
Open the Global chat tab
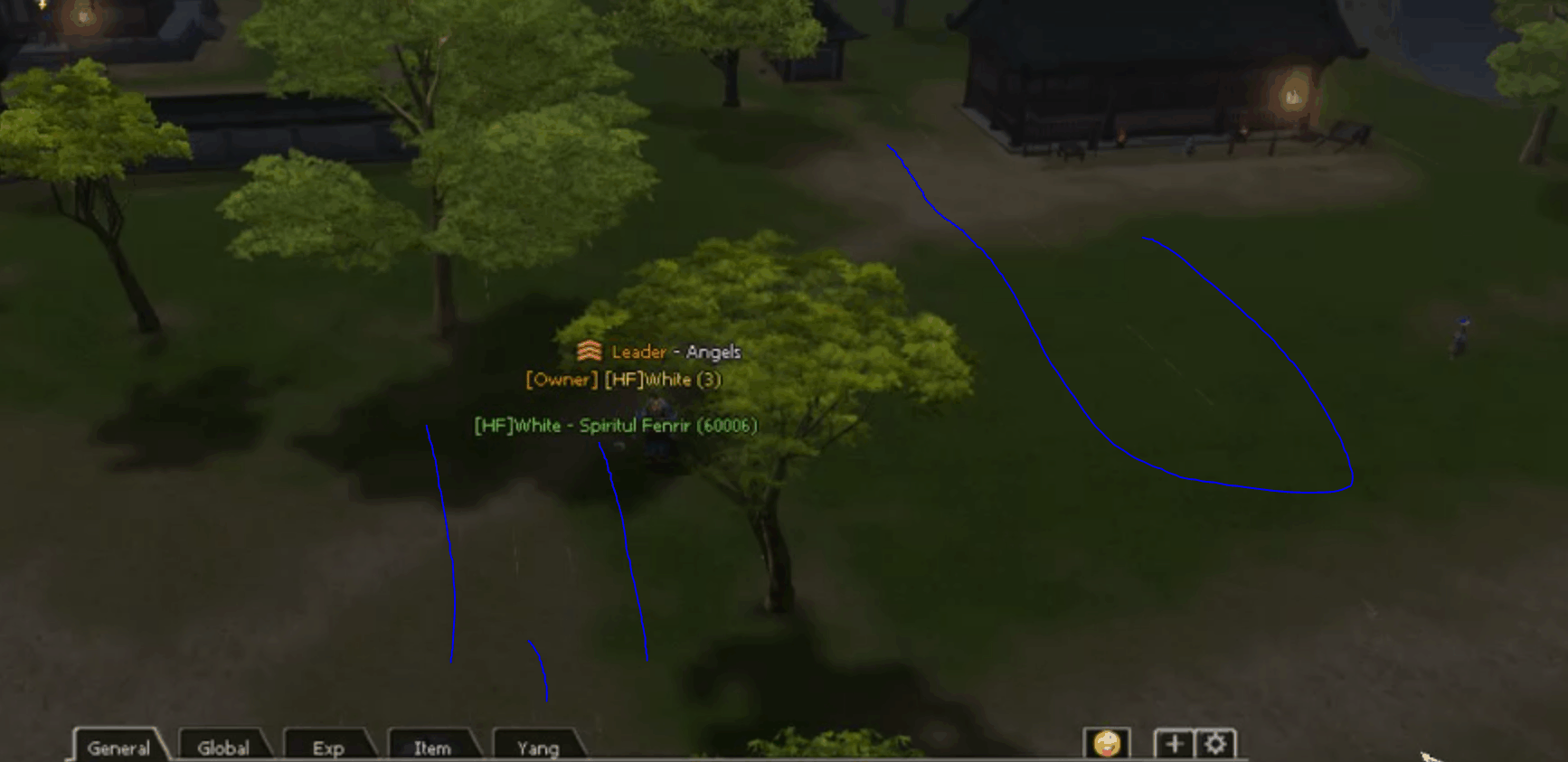223,747
